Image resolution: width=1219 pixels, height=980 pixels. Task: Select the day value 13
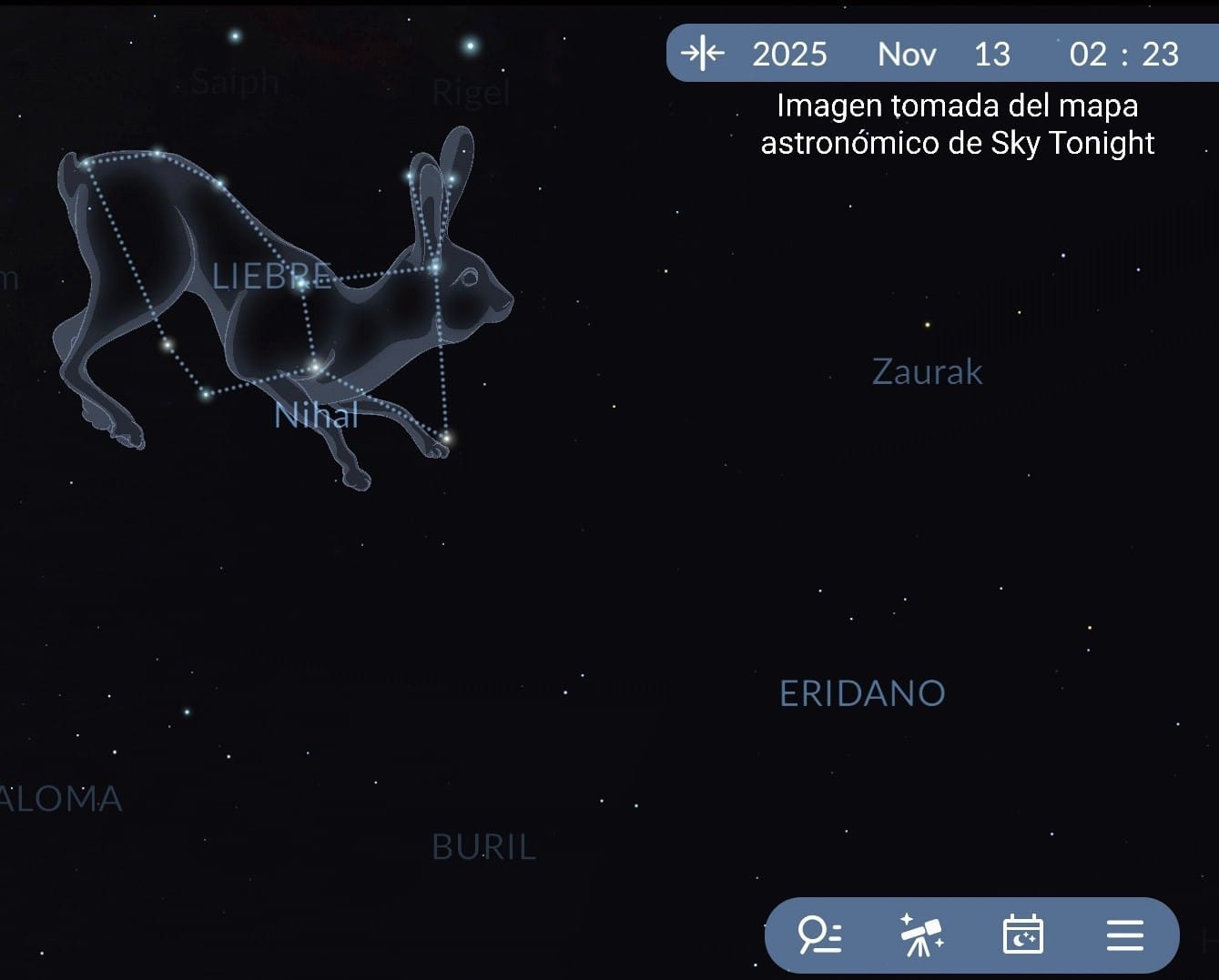click(992, 55)
